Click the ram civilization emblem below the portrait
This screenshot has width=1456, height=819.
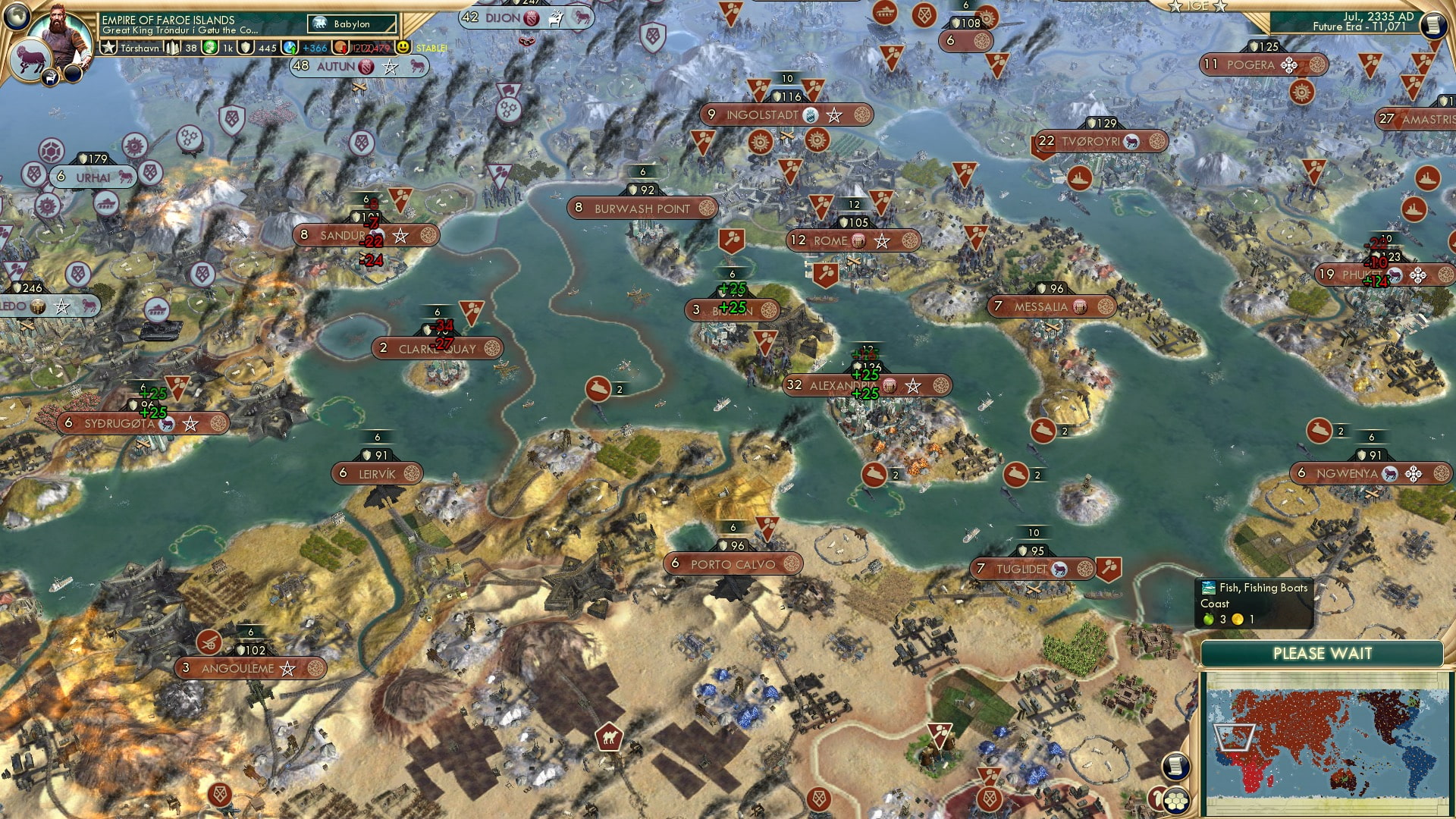32,58
